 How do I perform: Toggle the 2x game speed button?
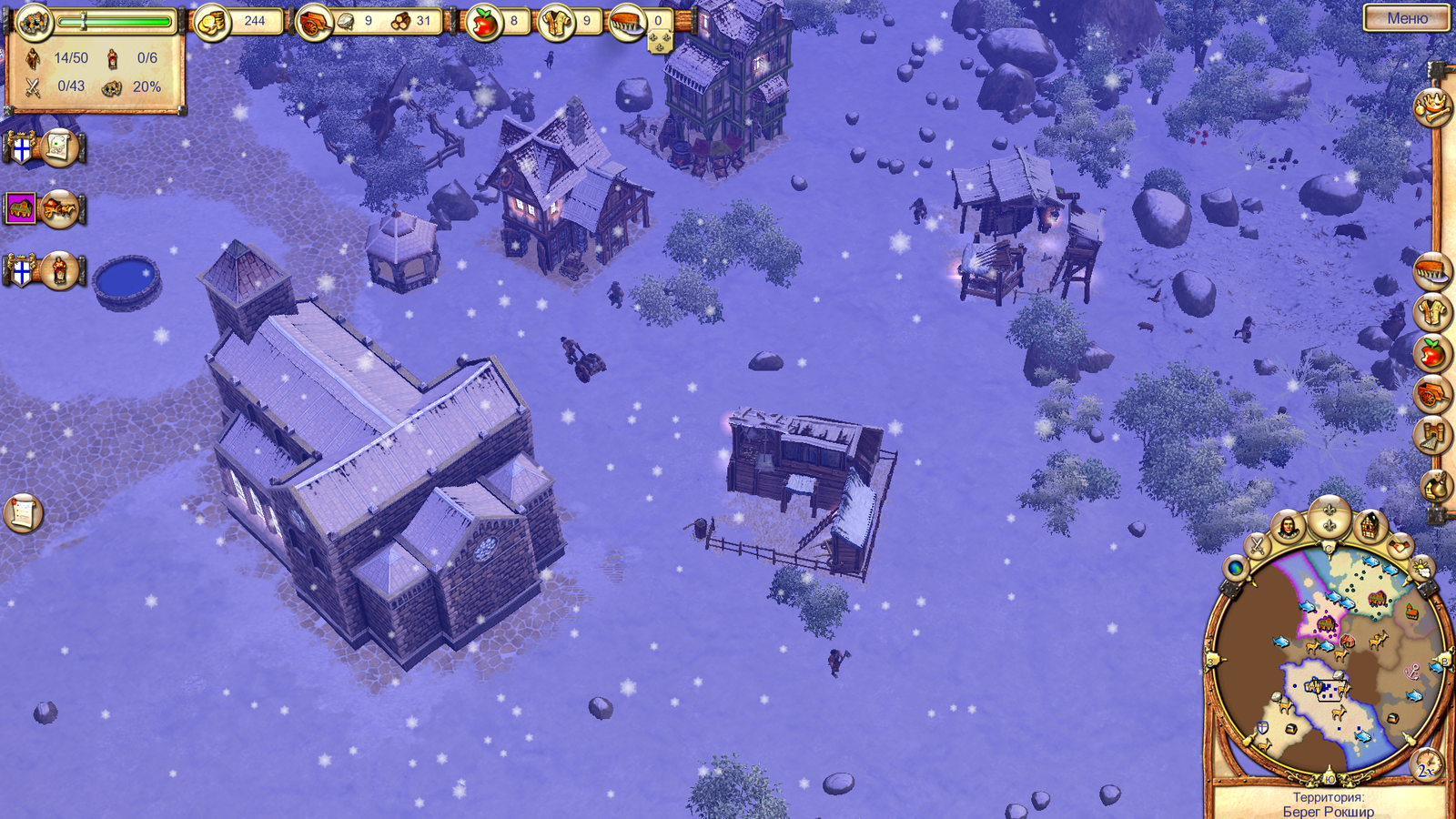[1425, 768]
